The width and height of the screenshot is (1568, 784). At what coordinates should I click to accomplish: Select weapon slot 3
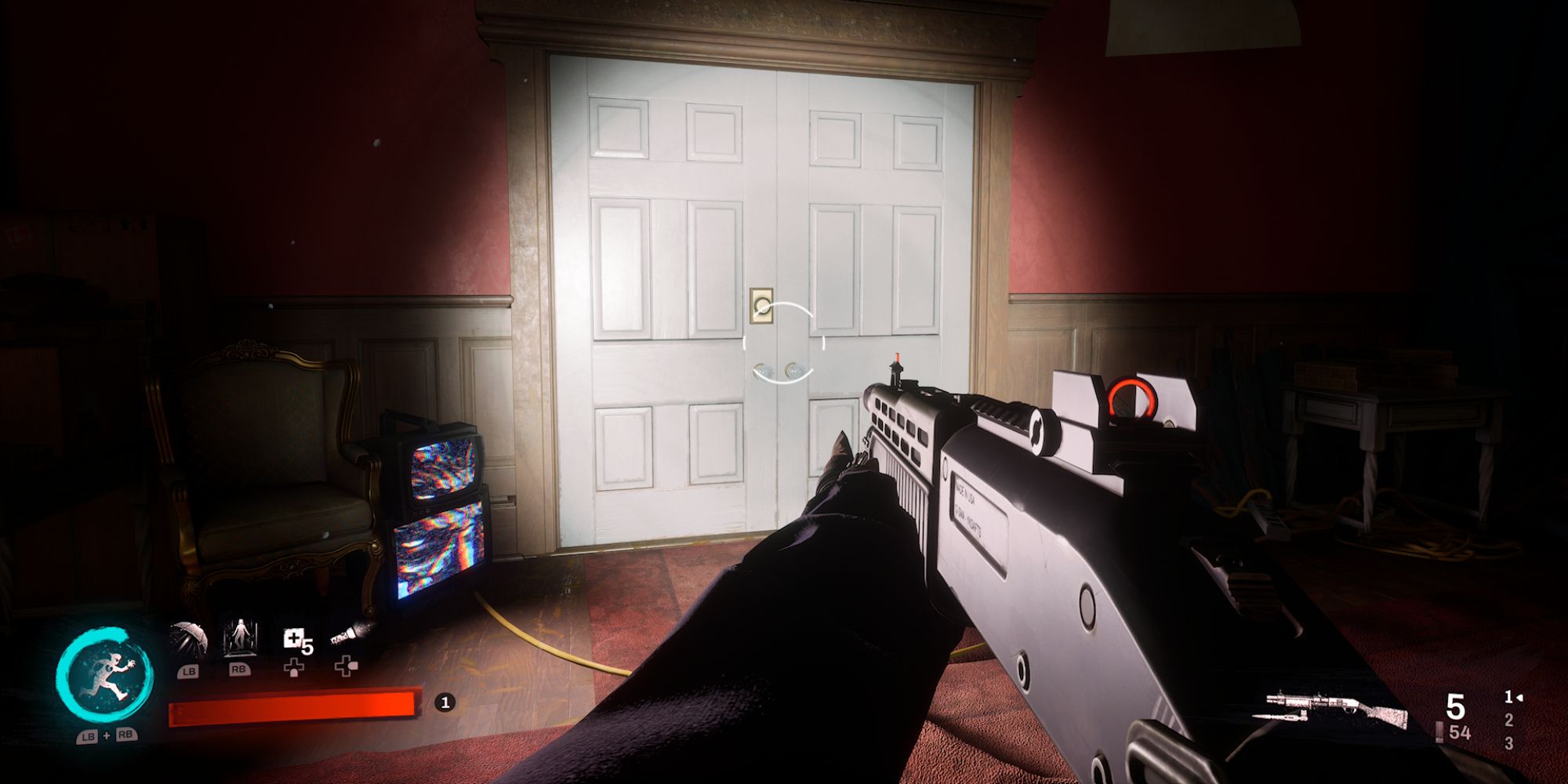(1509, 743)
